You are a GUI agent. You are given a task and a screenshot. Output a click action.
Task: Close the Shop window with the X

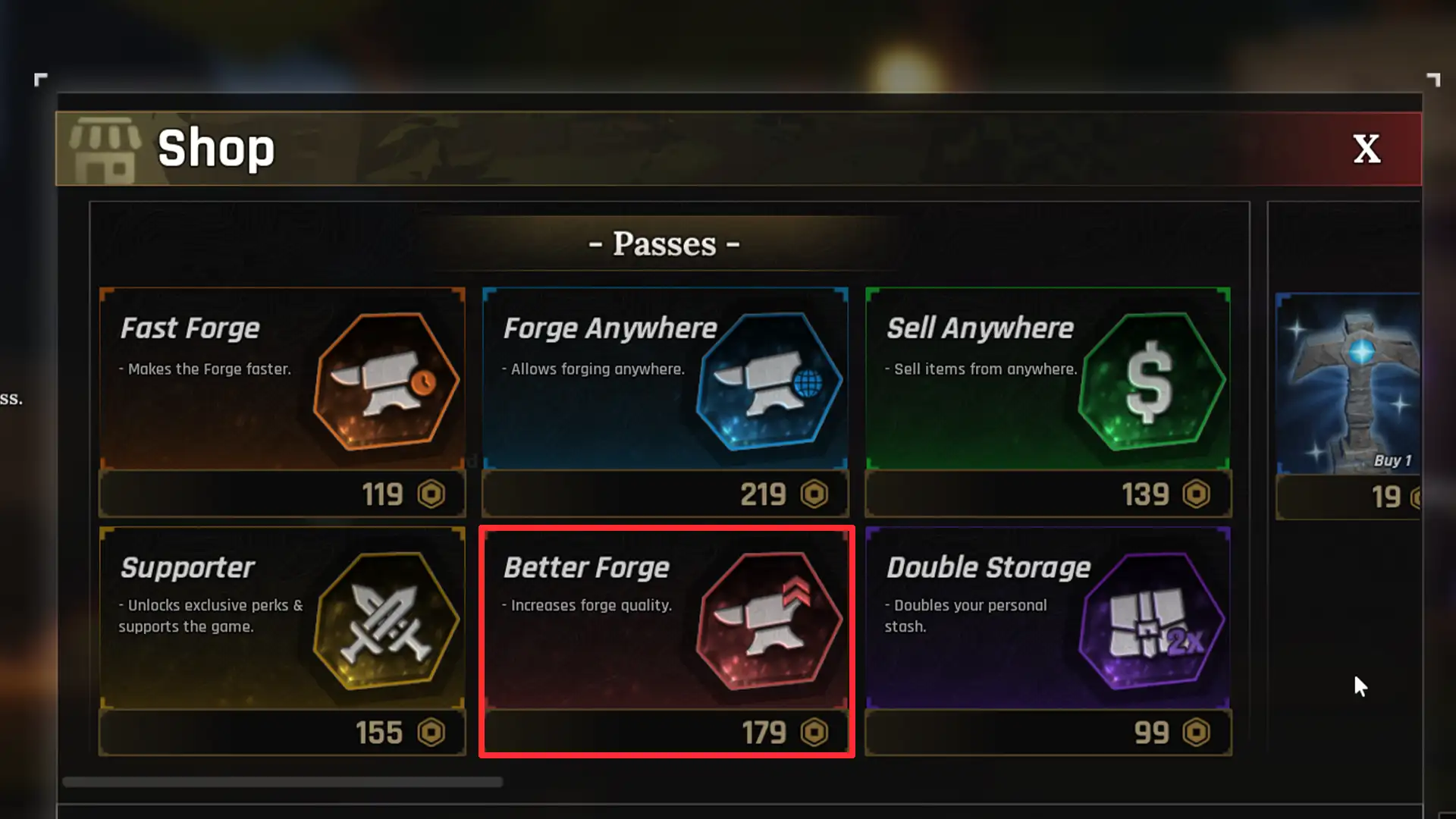coord(1367,149)
